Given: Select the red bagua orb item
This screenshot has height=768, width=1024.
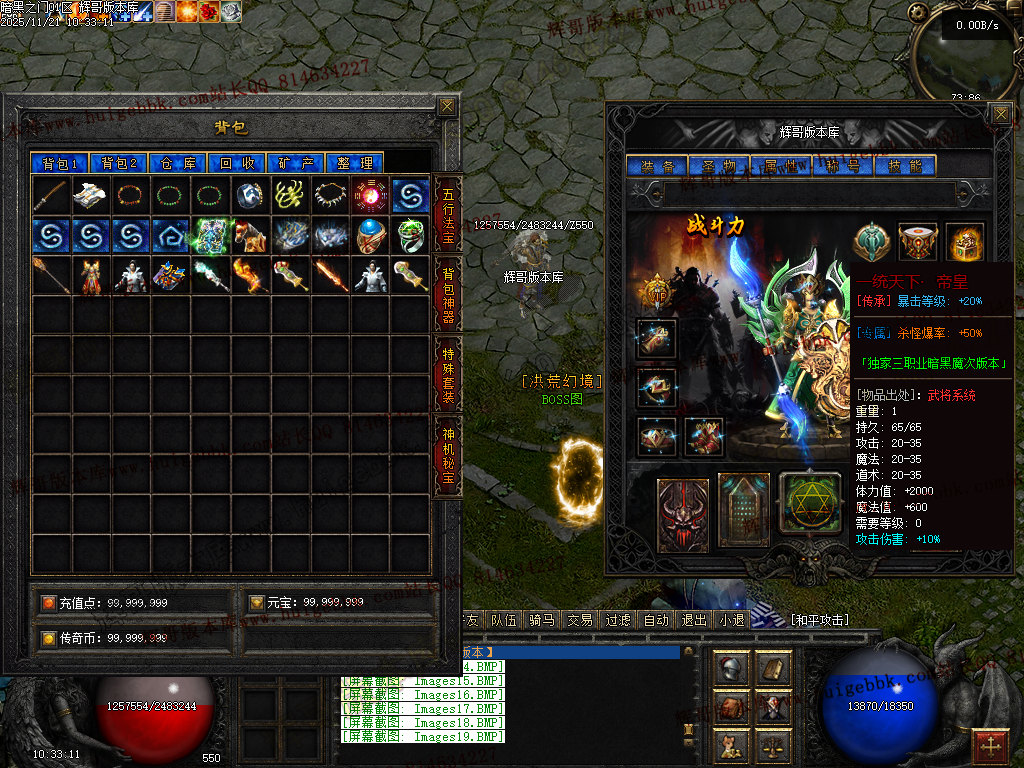Looking at the screenshot, I should point(371,196).
